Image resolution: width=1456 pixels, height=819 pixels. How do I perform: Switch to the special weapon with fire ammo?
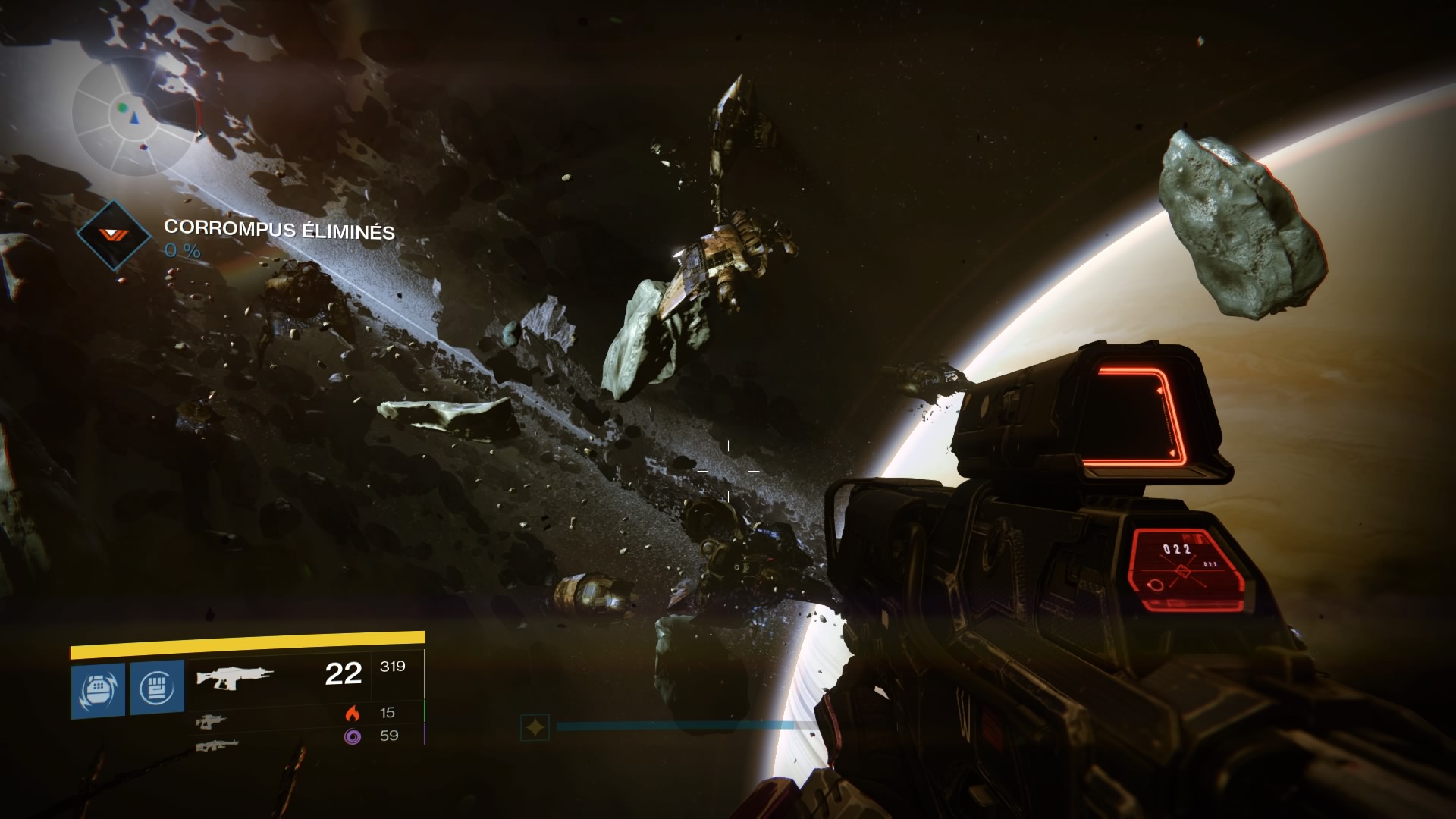tap(211, 721)
